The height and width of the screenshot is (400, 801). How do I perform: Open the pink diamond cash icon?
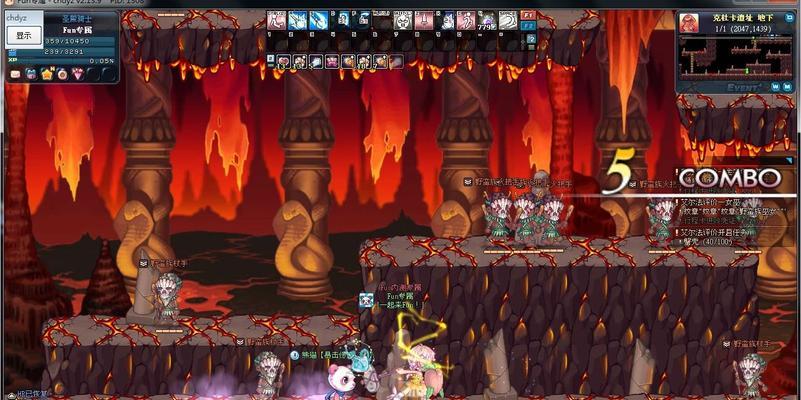(x=77, y=74)
